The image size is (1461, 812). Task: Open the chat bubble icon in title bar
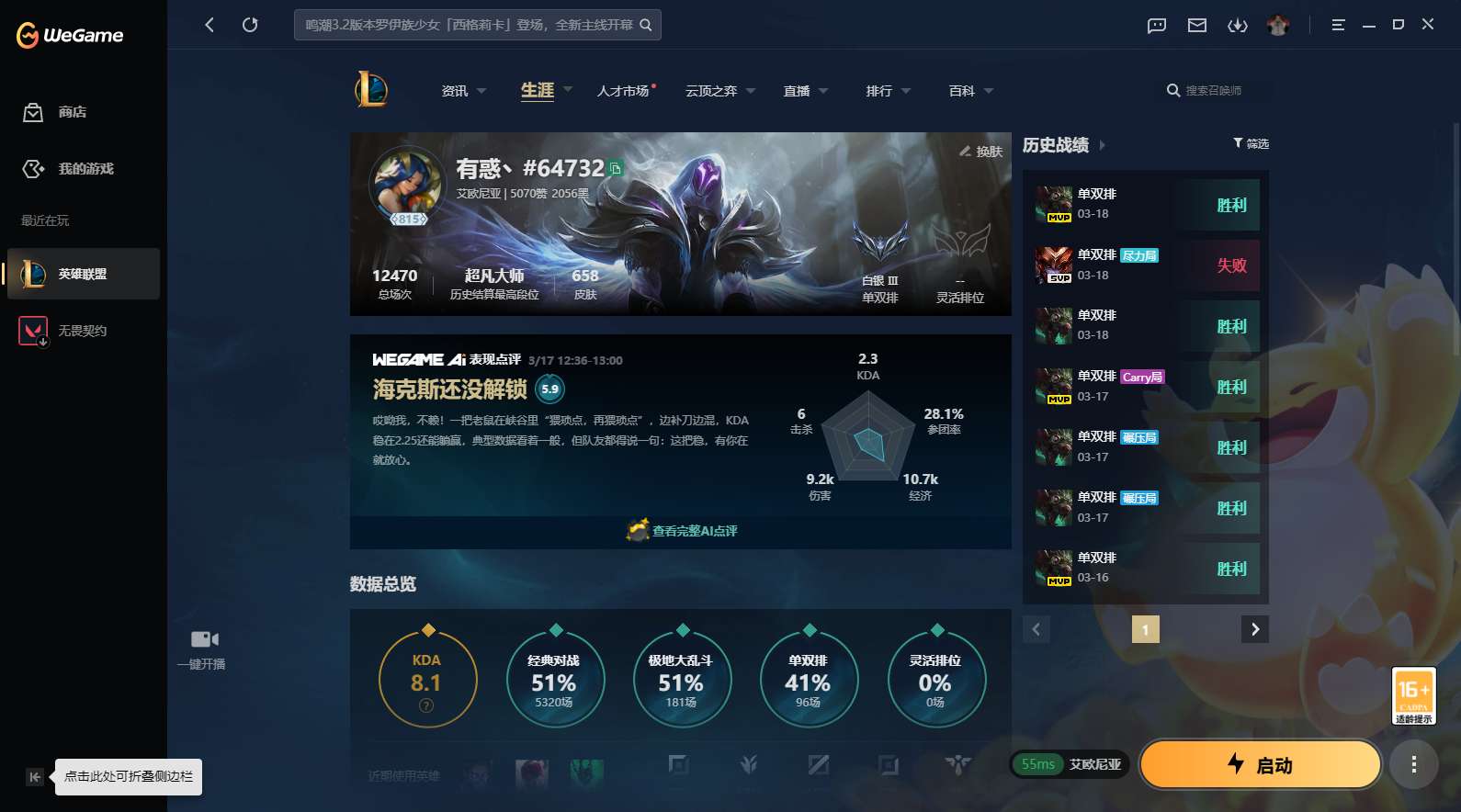1154,25
